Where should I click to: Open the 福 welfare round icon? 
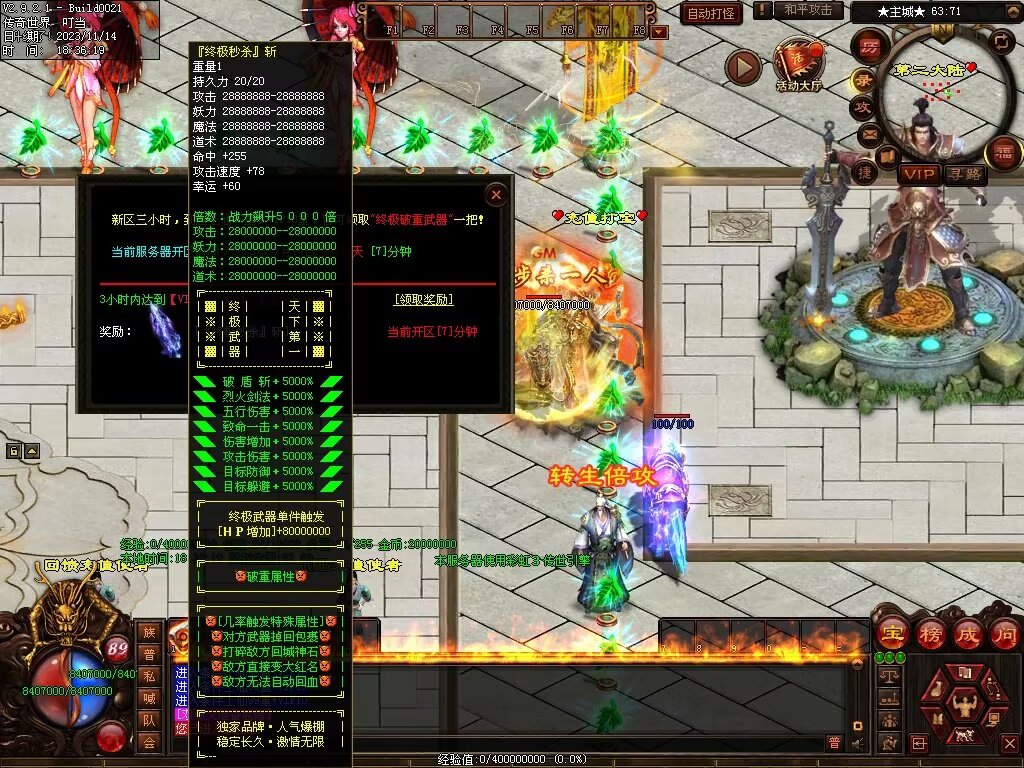click(1003, 153)
